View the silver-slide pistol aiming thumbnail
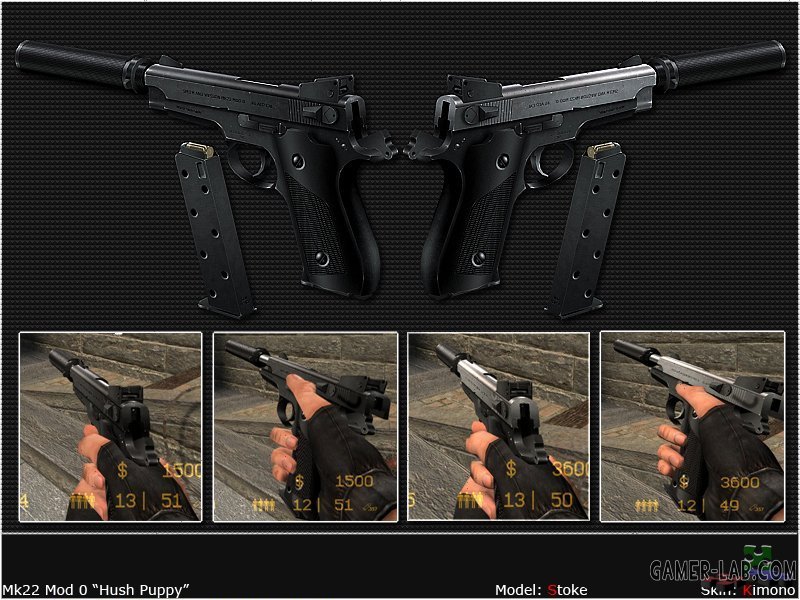This screenshot has width=800, height=600. [x=498, y=427]
